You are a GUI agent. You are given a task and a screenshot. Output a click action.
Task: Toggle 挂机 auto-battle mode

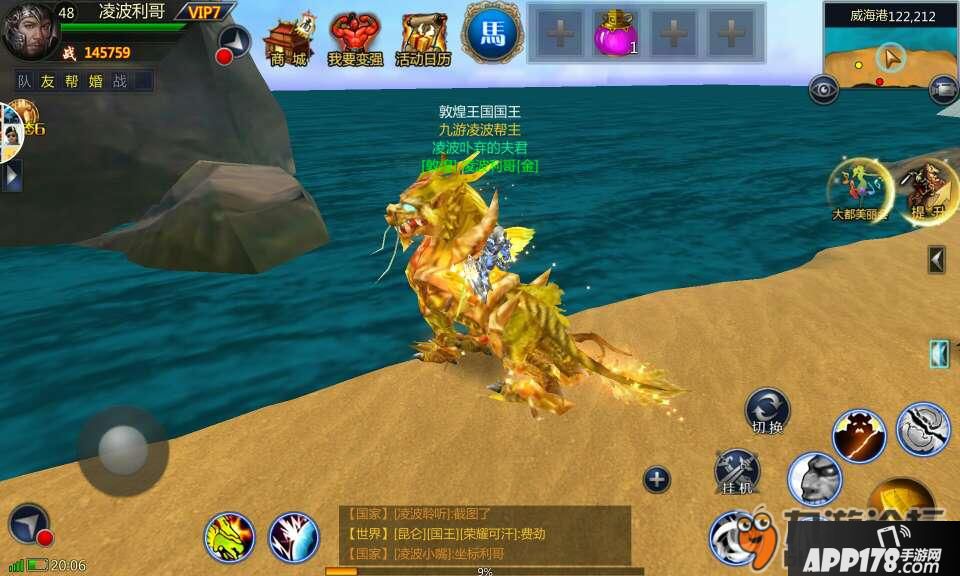(x=737, y=472)
